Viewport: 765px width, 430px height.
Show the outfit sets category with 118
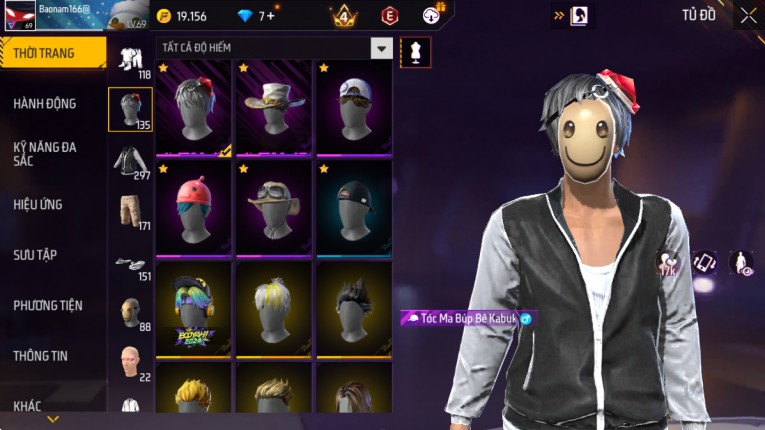[x=130, y=61]
